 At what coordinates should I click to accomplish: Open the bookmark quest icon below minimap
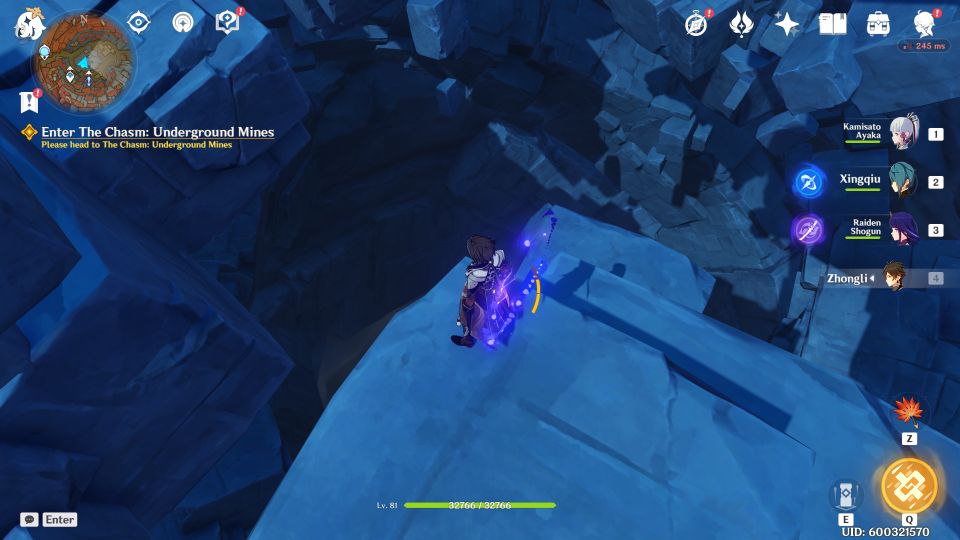click(28, 101)
